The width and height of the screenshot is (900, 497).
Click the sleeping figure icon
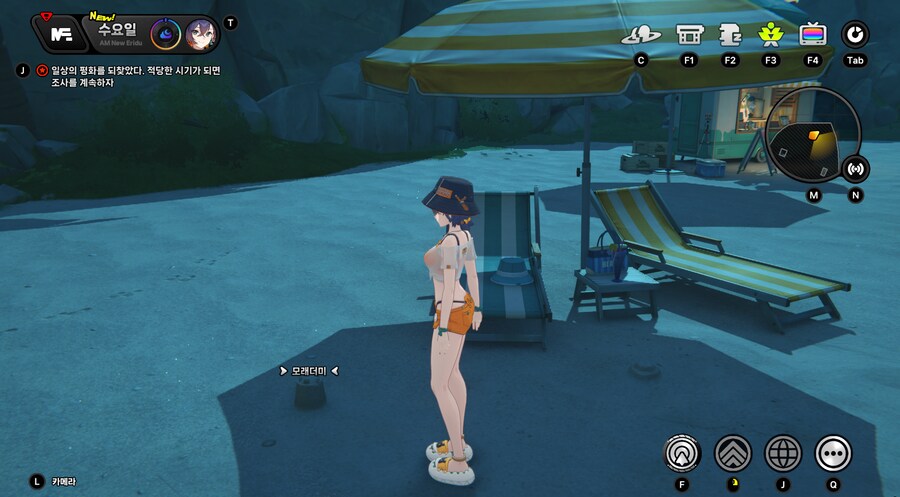click(729, 35)
